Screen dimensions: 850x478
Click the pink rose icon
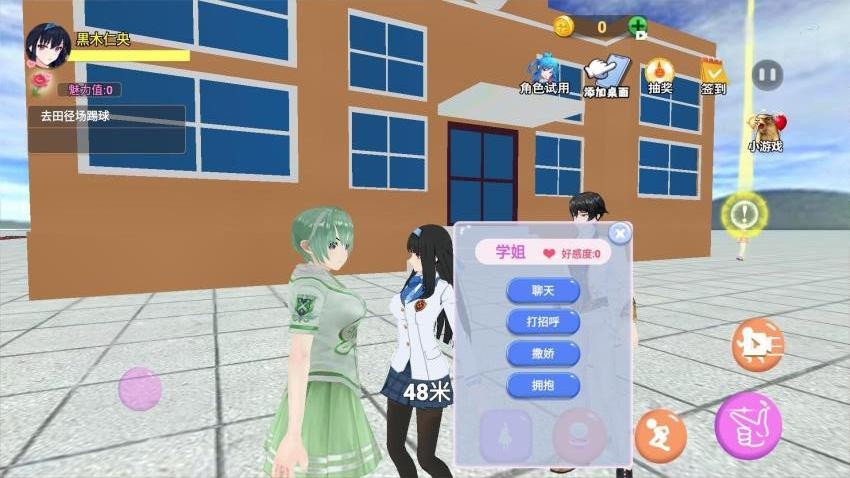click(x=41, y=82)
